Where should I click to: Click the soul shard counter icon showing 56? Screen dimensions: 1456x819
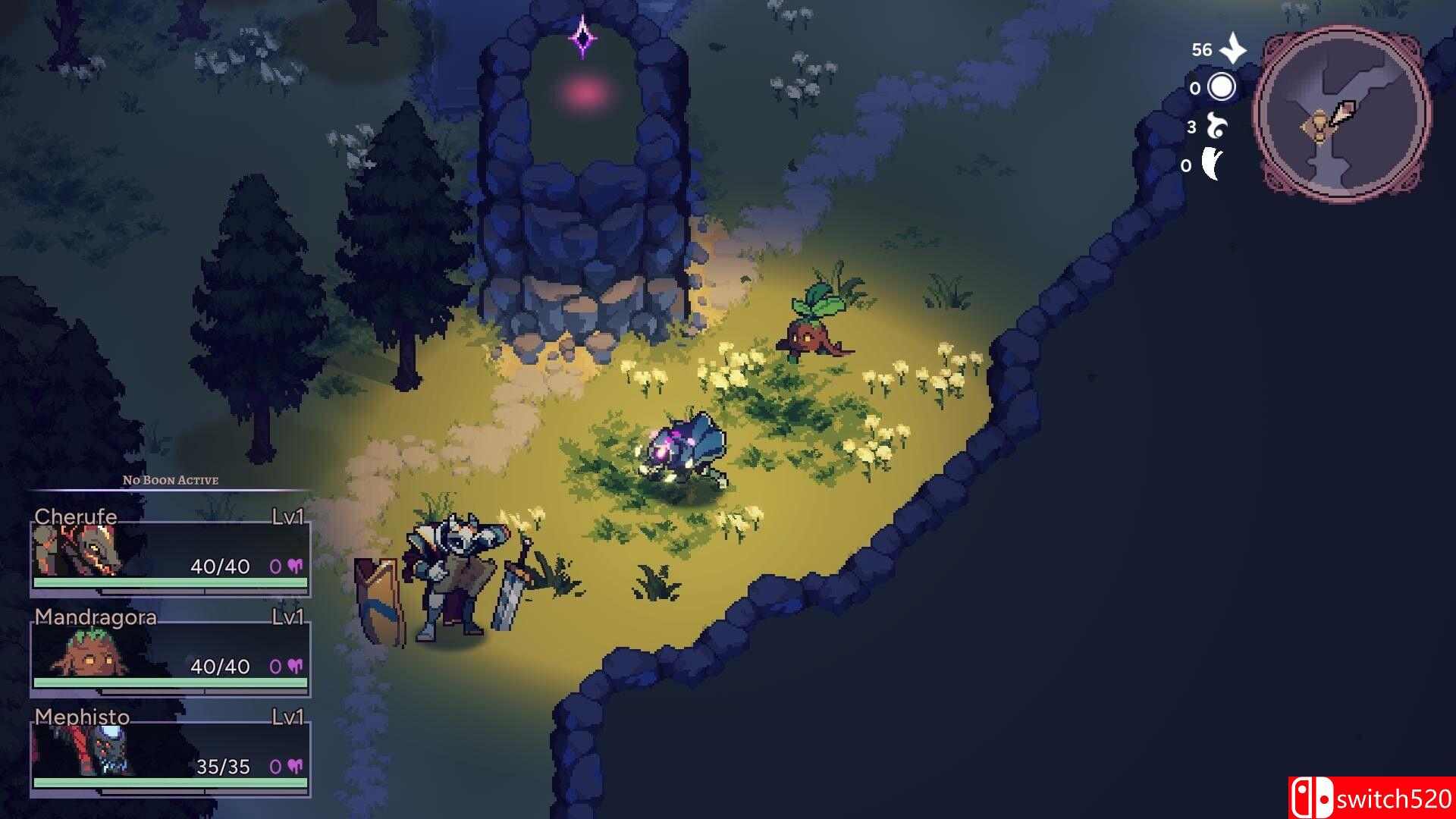point(1232,48)
